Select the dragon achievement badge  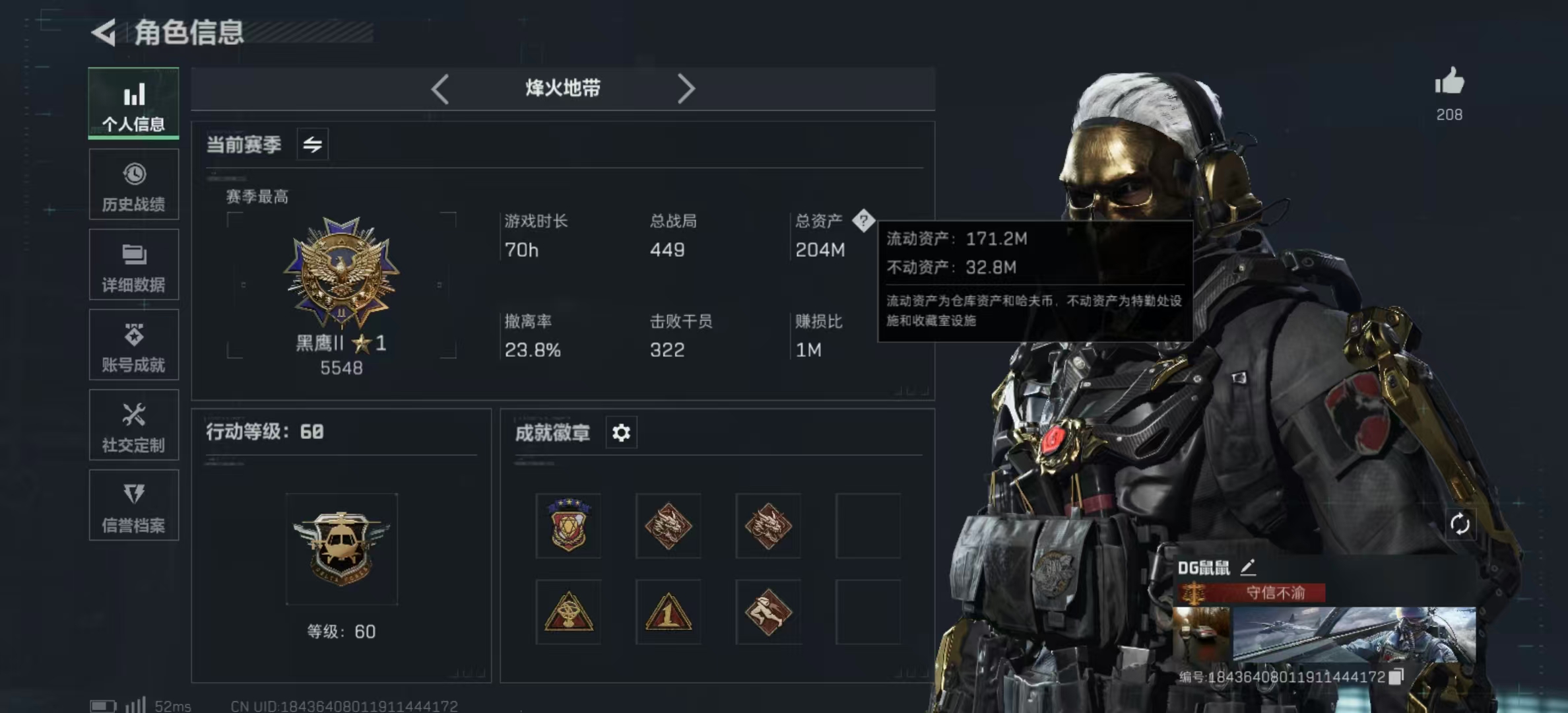pos(669,525)
